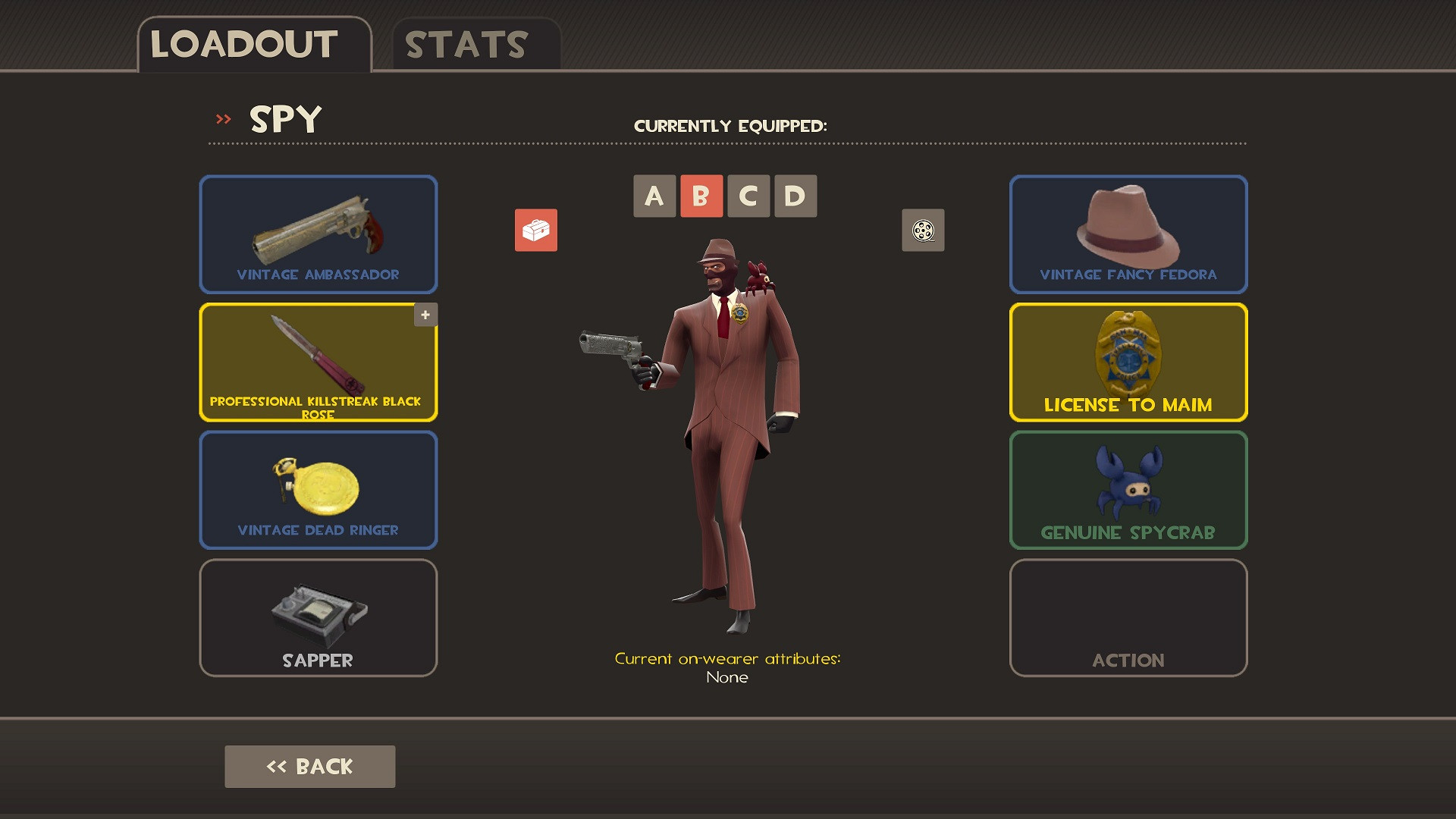Viewport: 1456px width, 819px height.
Task: Activate loadout preset D
Action: (x=796, y=196)
